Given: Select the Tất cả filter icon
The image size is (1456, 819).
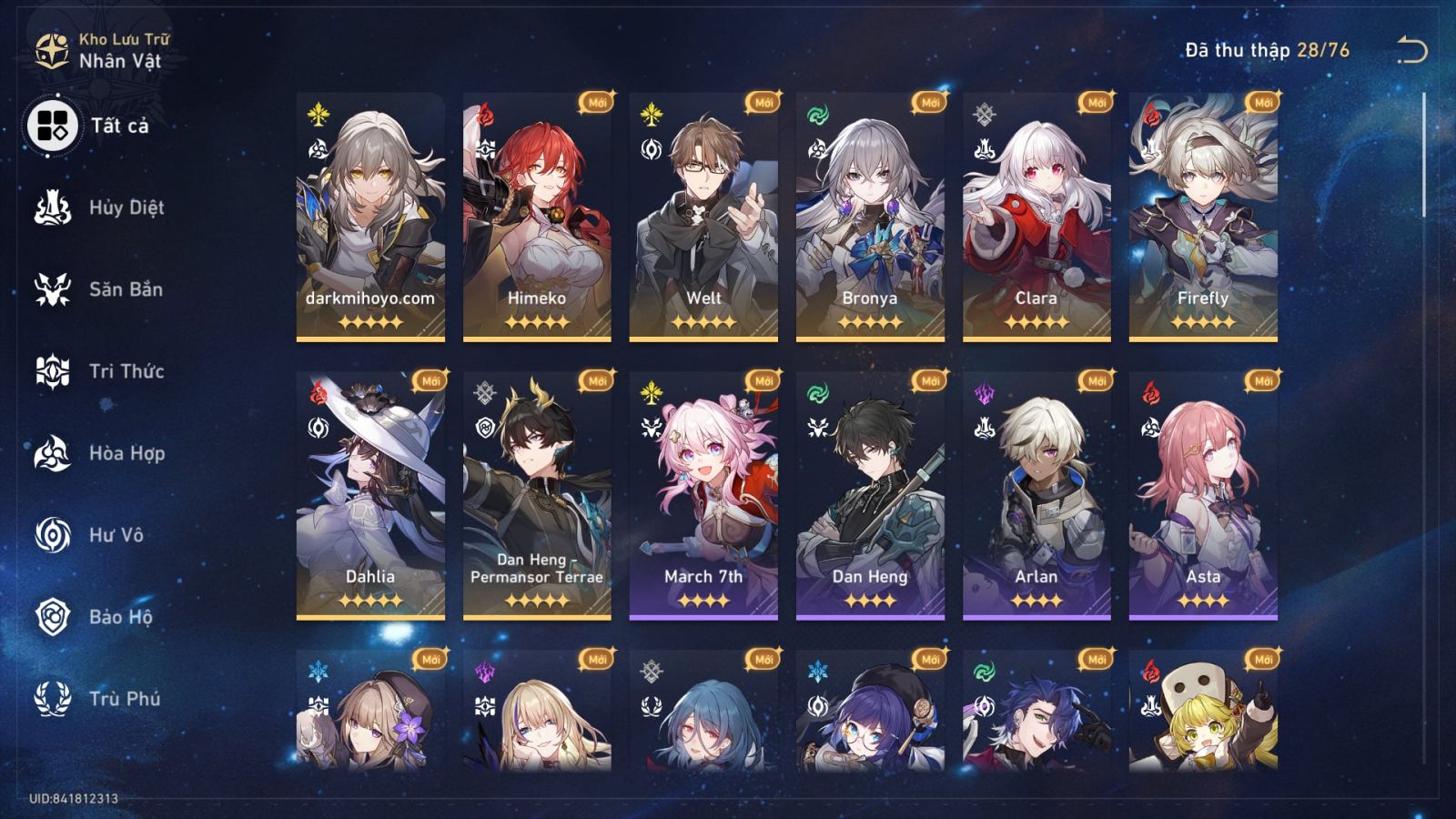Looking at the screenshot, I should [55, 125].
